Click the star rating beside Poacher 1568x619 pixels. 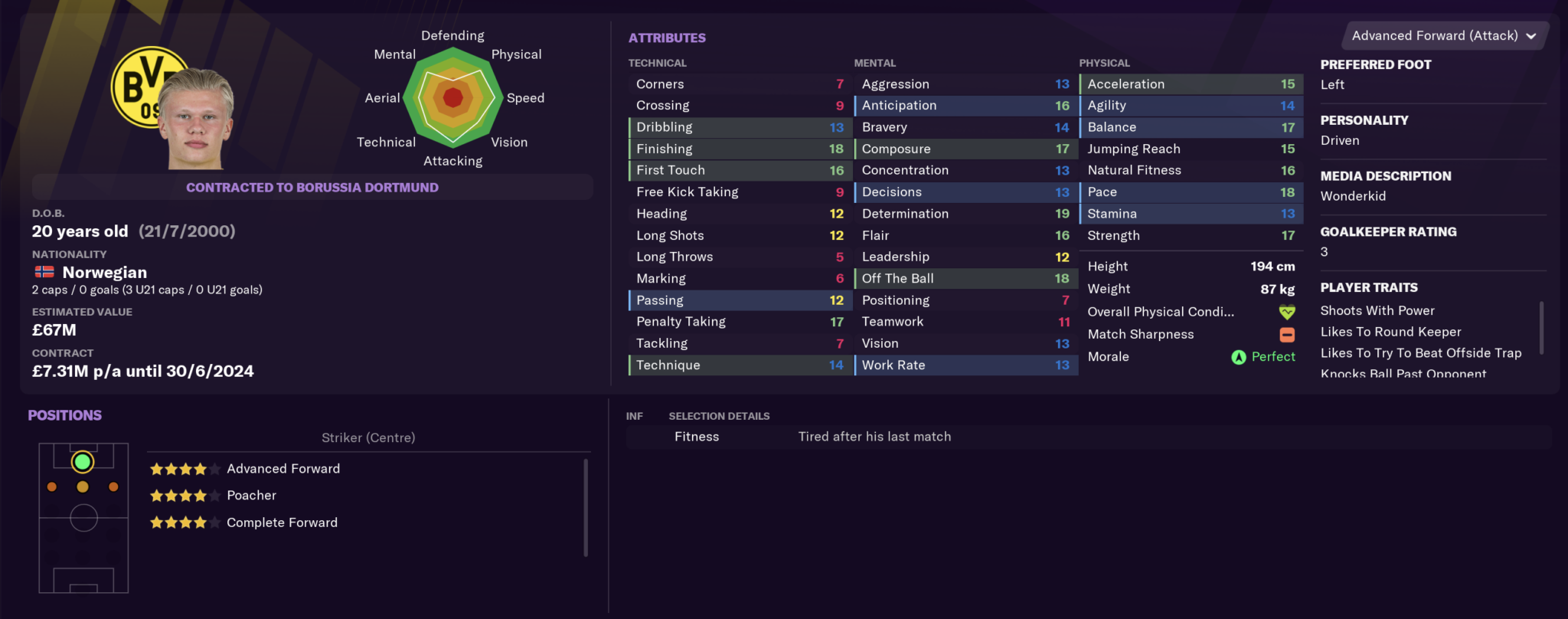click(x=184, y=496)
